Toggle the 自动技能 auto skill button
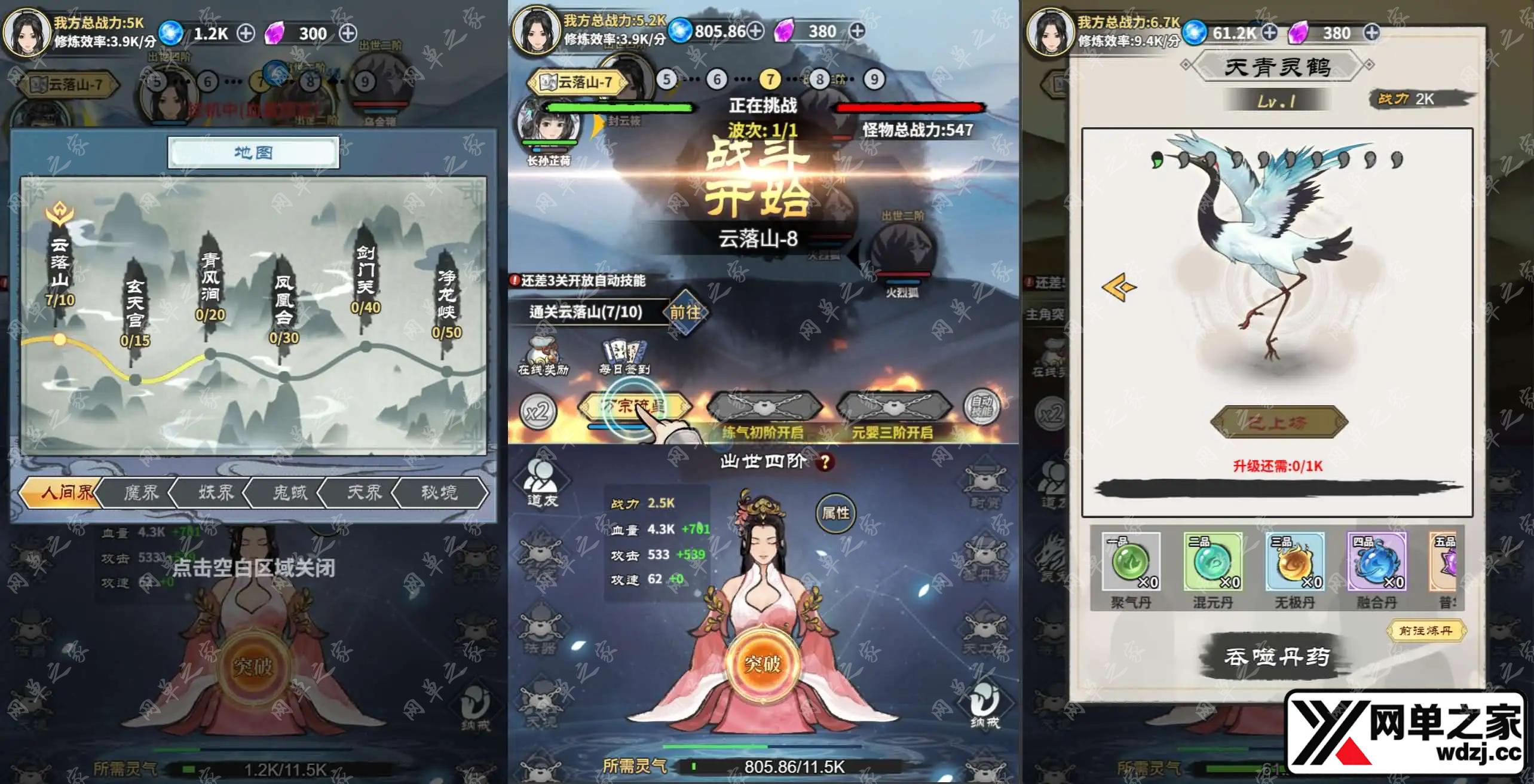Screen dimensions: 1534x784 point(981,408)
